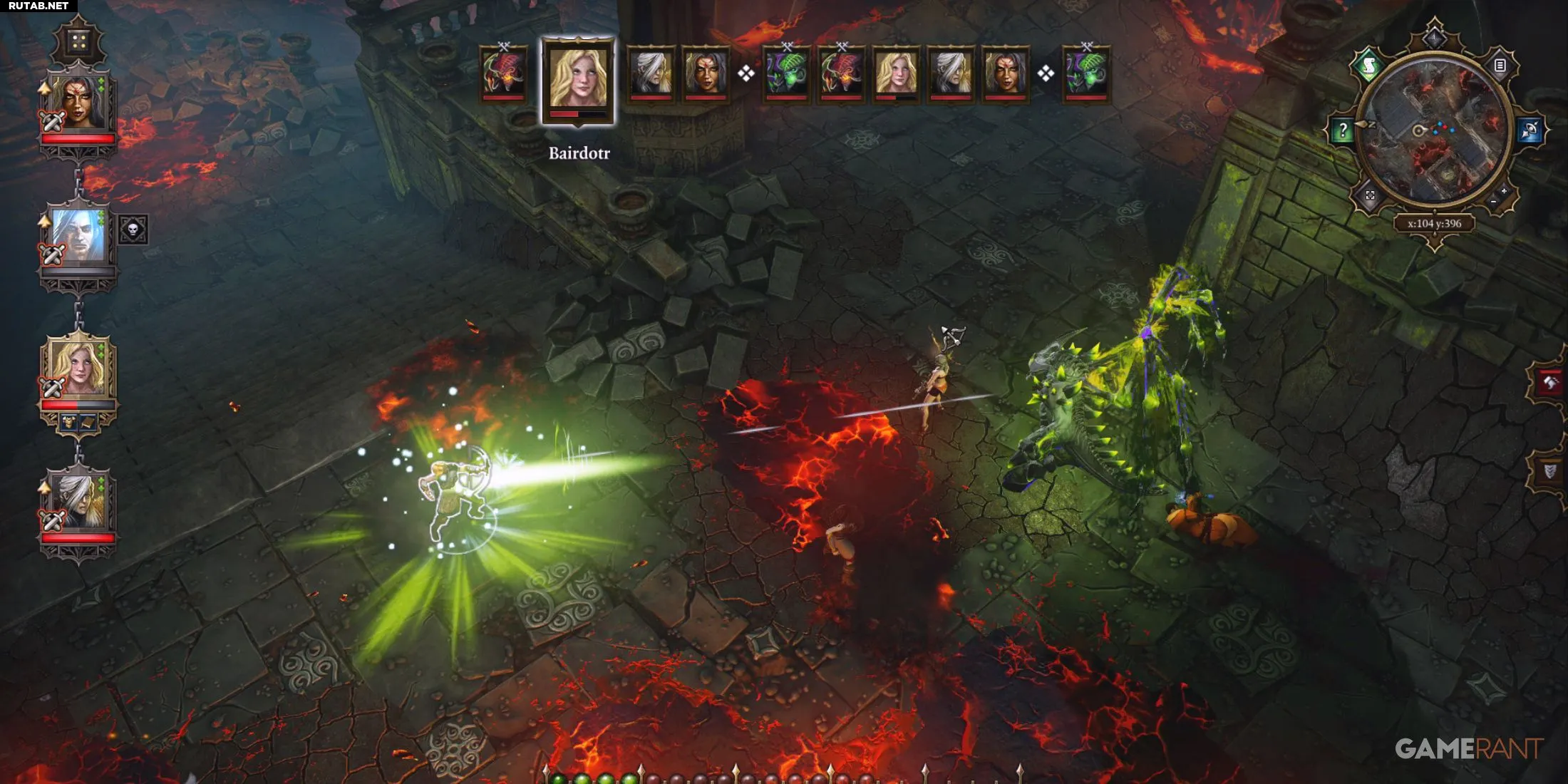Select the white-haired companion's party portrait
Viewport: 1568px width, 784px height.
[x=78, y=501]
